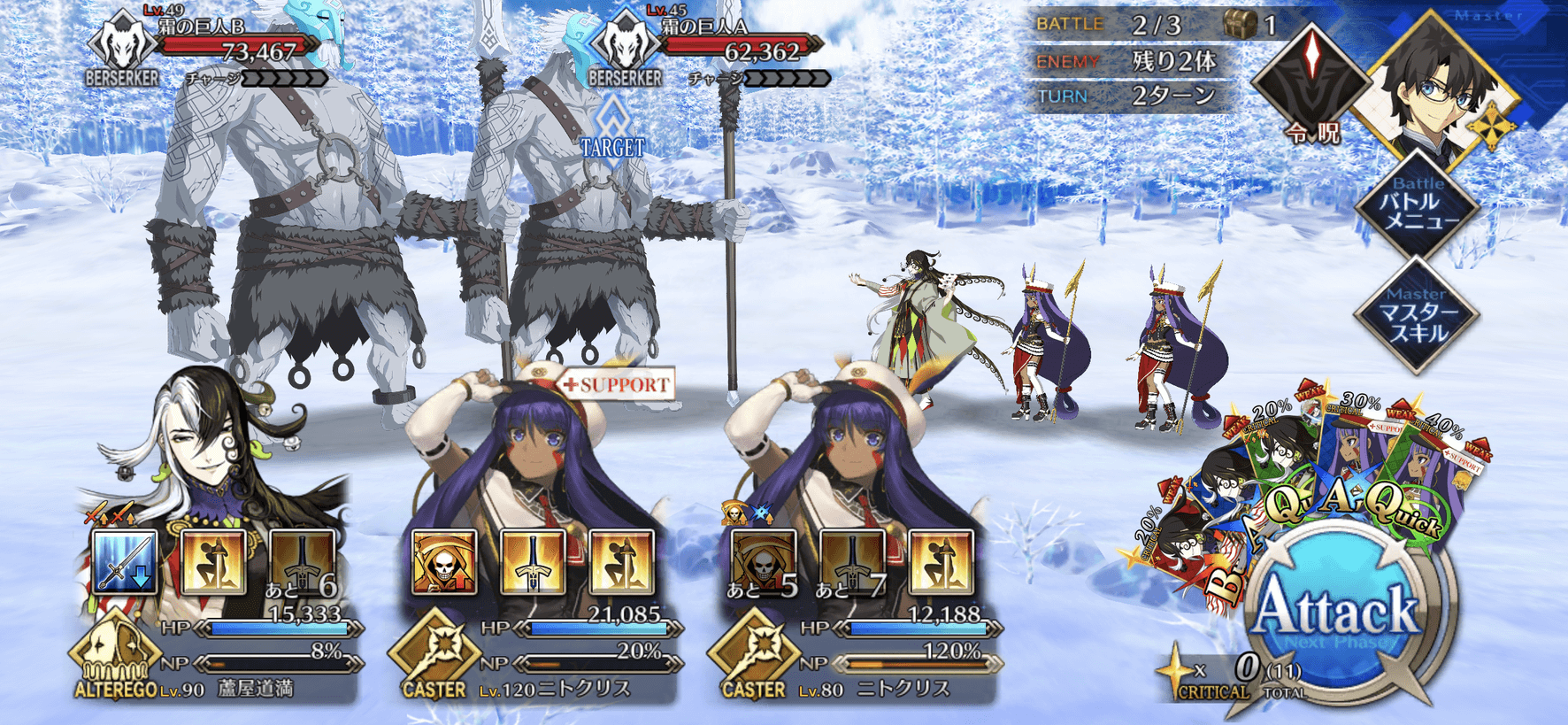Open the Master Skill (マスタースキル) panel
Viewport: 1568px width, 725px height.
coord(1418,315)
